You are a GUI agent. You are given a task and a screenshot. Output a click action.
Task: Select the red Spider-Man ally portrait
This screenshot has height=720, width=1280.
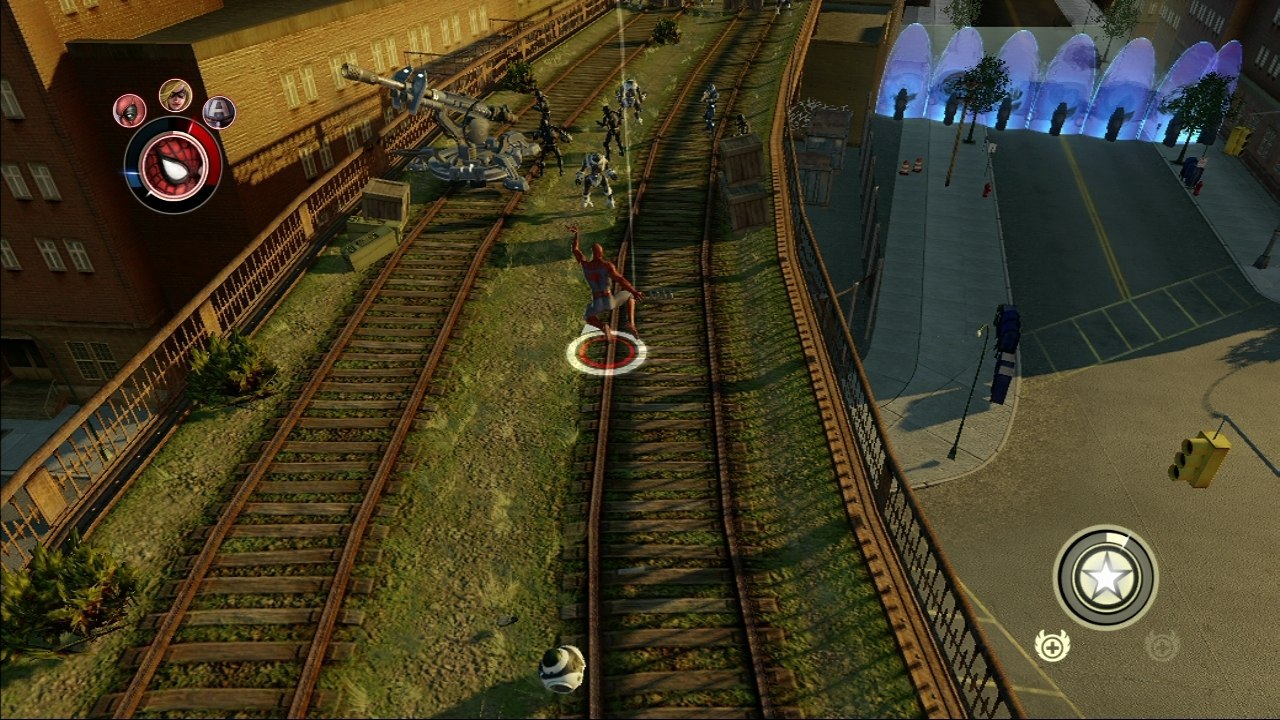(x=128, y=112)
